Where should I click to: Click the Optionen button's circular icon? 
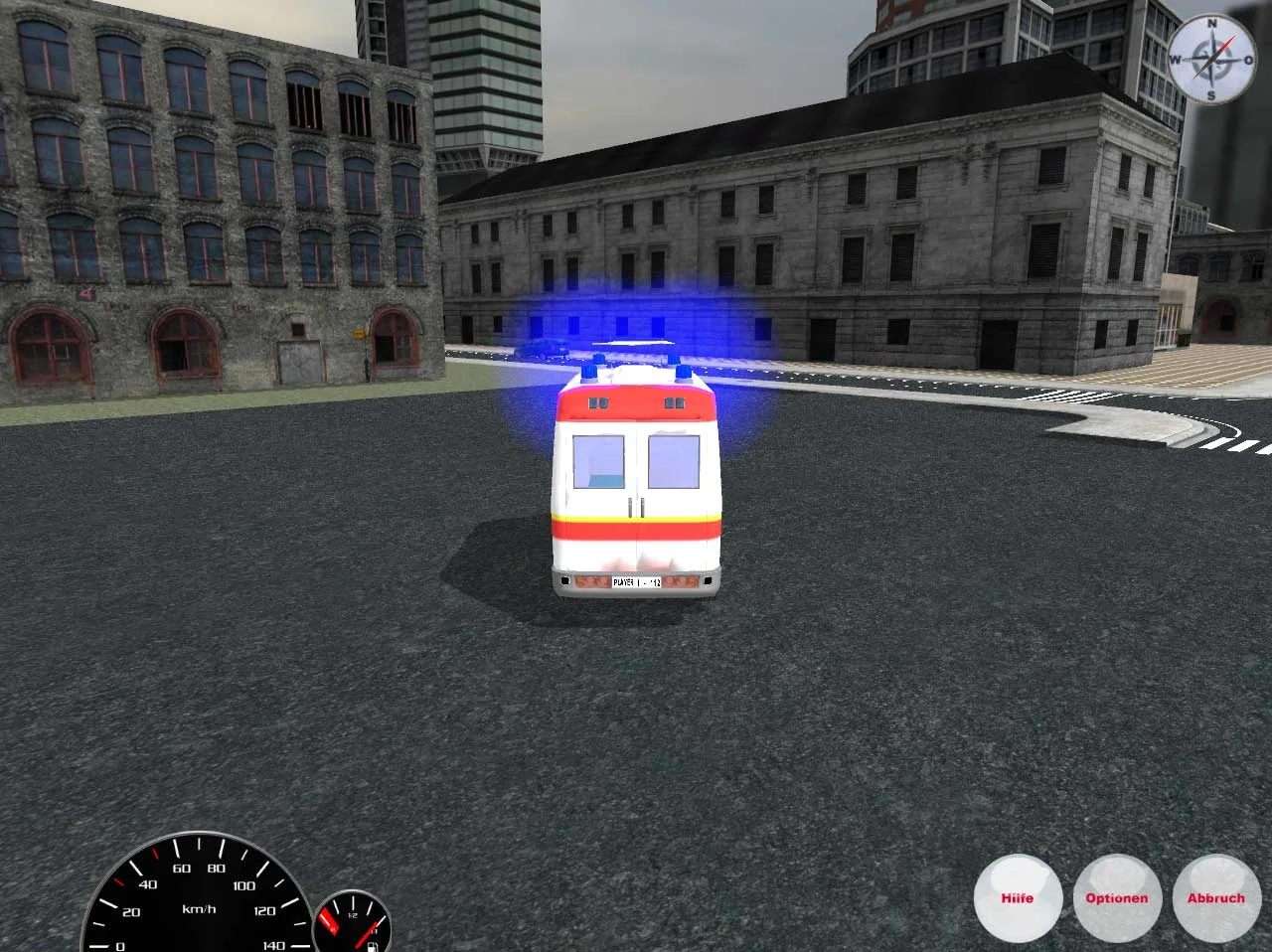coord(1117,897)
